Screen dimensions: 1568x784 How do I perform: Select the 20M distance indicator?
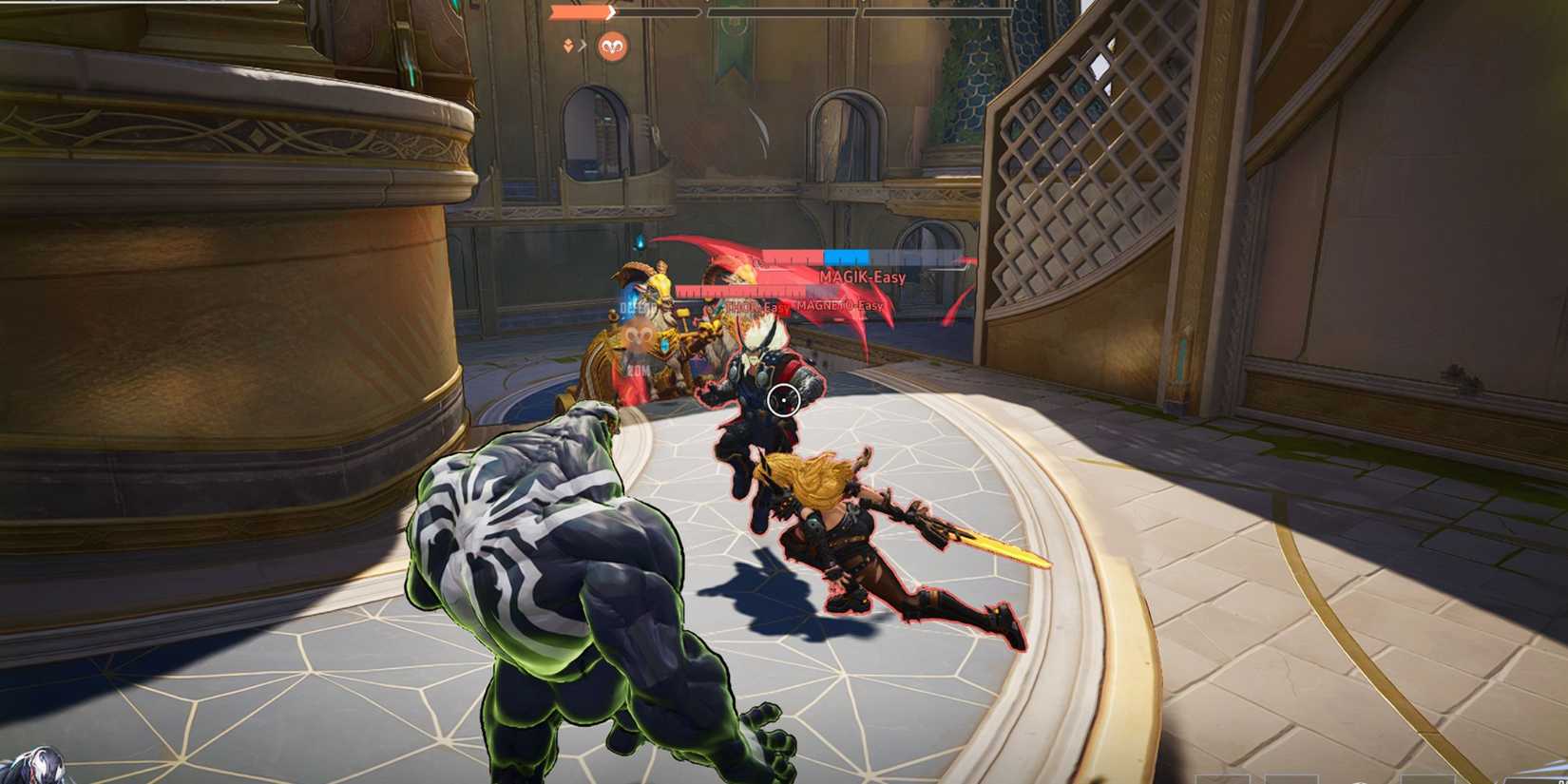tap(638, 371)
